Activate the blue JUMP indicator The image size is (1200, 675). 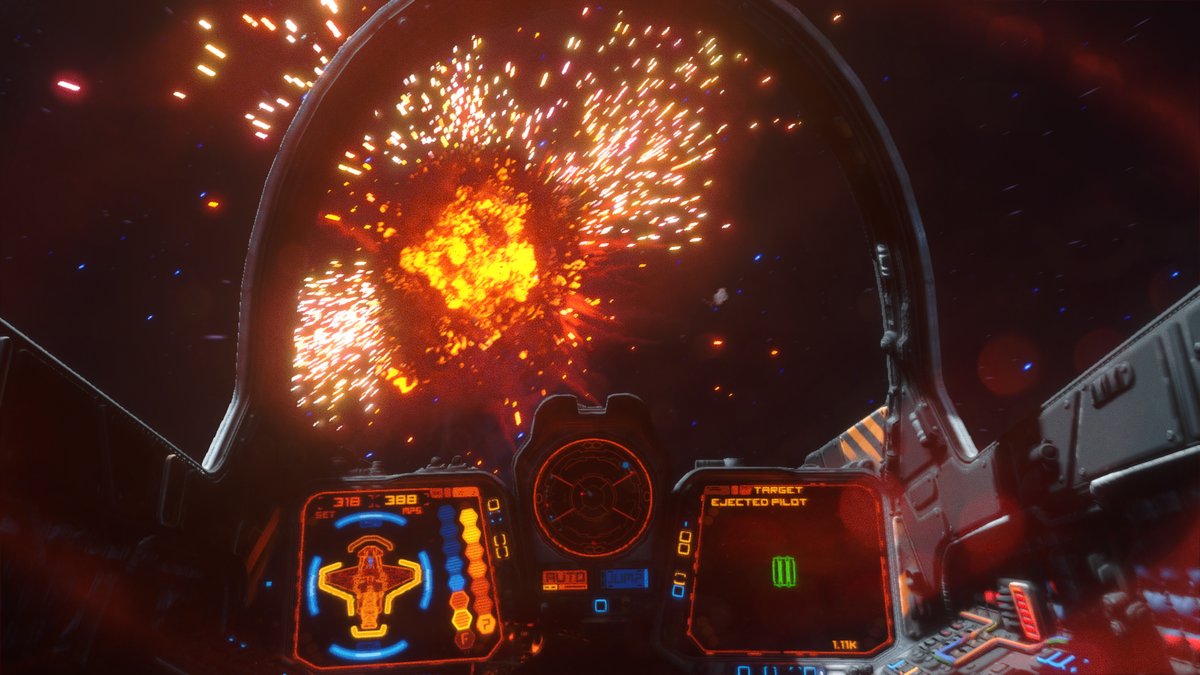[x=625, y=578]
